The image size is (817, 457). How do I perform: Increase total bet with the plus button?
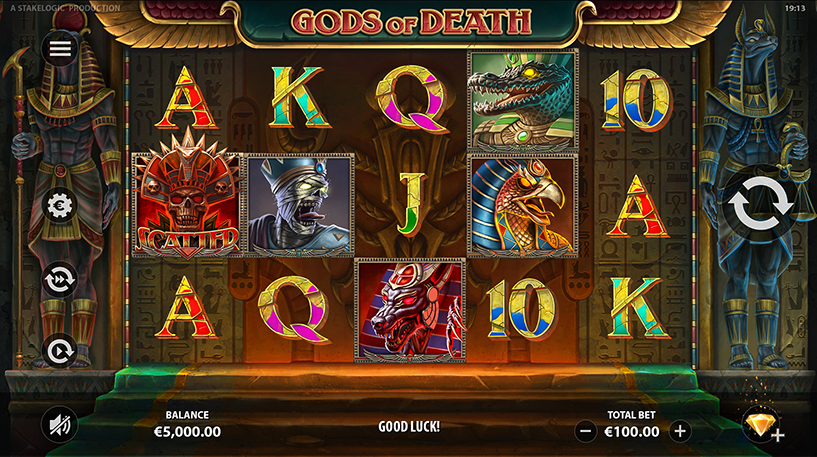680,432
